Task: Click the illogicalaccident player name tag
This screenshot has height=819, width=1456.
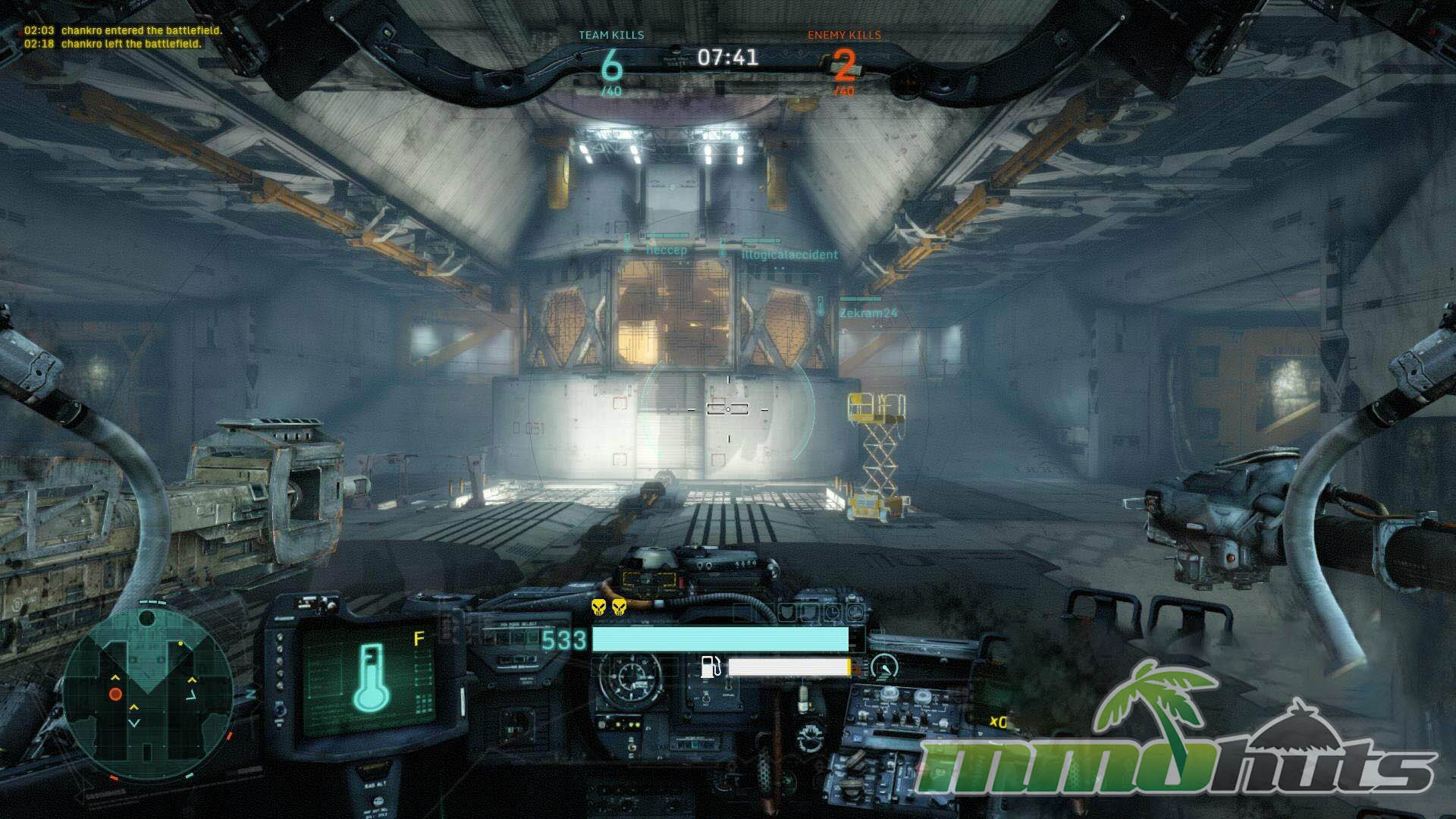Action: tap(789, 255)
